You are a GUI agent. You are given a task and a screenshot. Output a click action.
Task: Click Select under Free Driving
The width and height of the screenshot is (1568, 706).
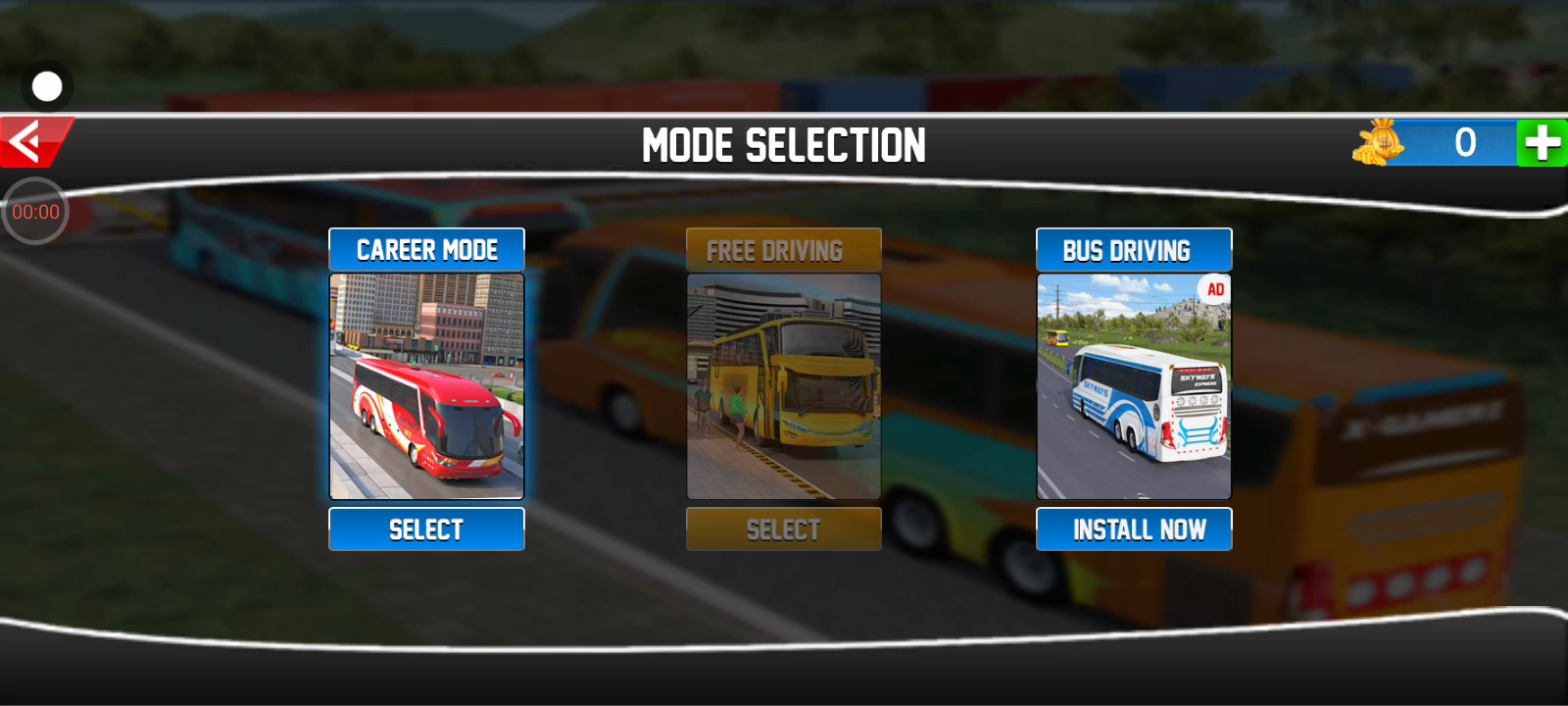[x=783, y=529]
